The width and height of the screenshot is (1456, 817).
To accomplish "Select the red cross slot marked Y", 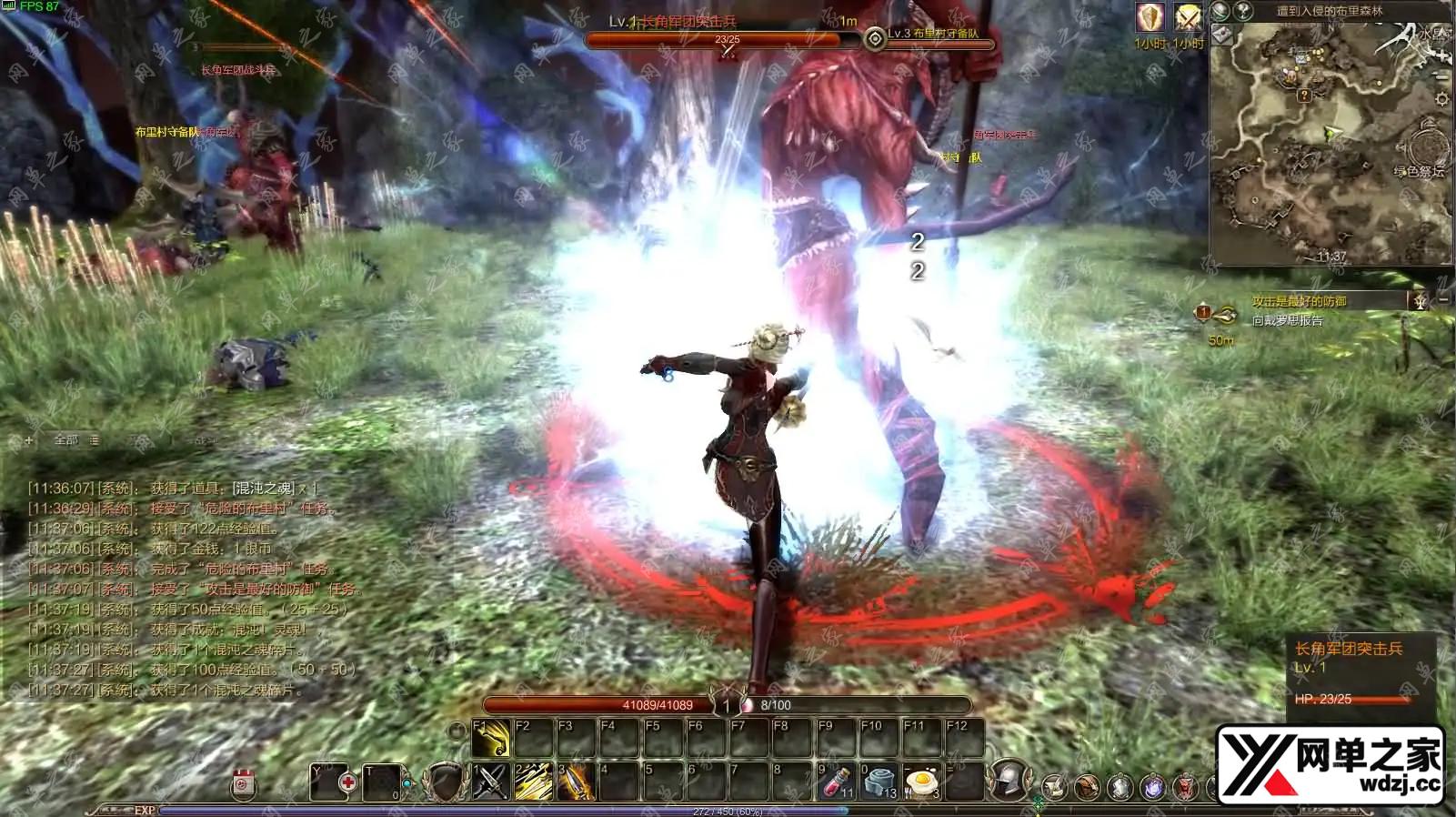I will tap(332, 782).
